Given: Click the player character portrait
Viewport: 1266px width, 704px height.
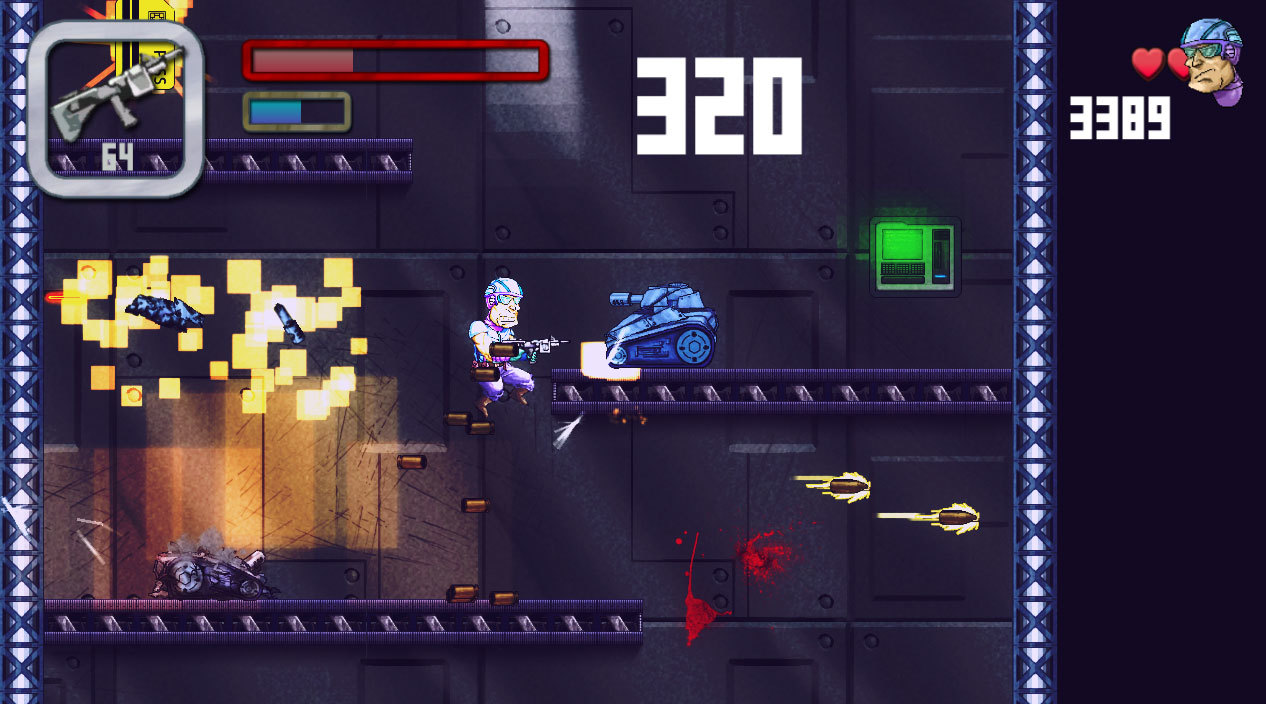Looking at the screenshot, I should [x=1210, y=60].
